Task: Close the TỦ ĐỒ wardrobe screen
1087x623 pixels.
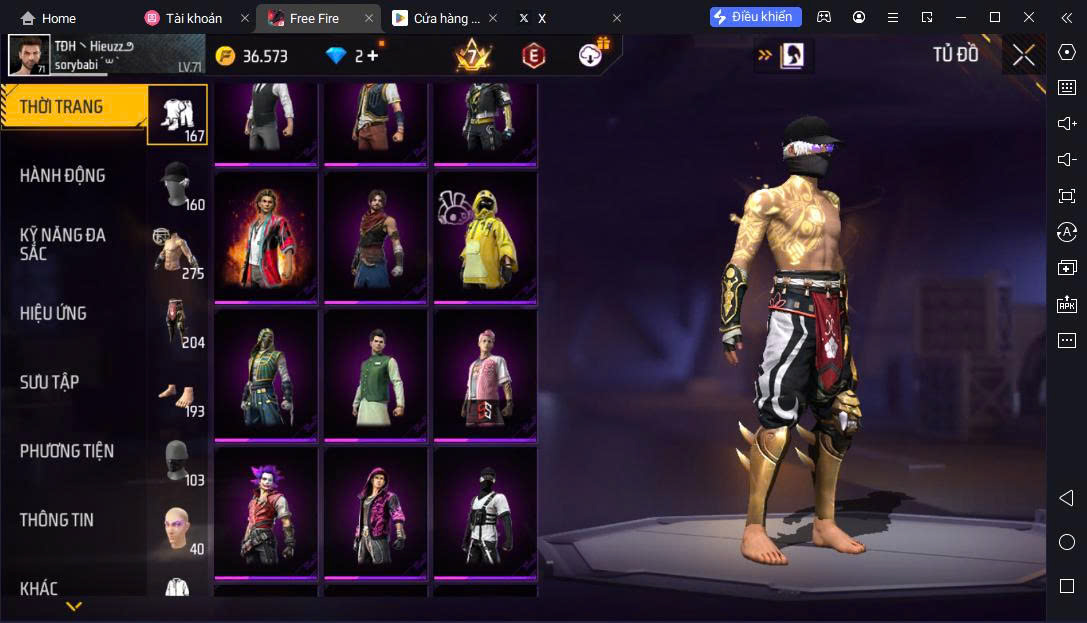Action: [1023, 55]
